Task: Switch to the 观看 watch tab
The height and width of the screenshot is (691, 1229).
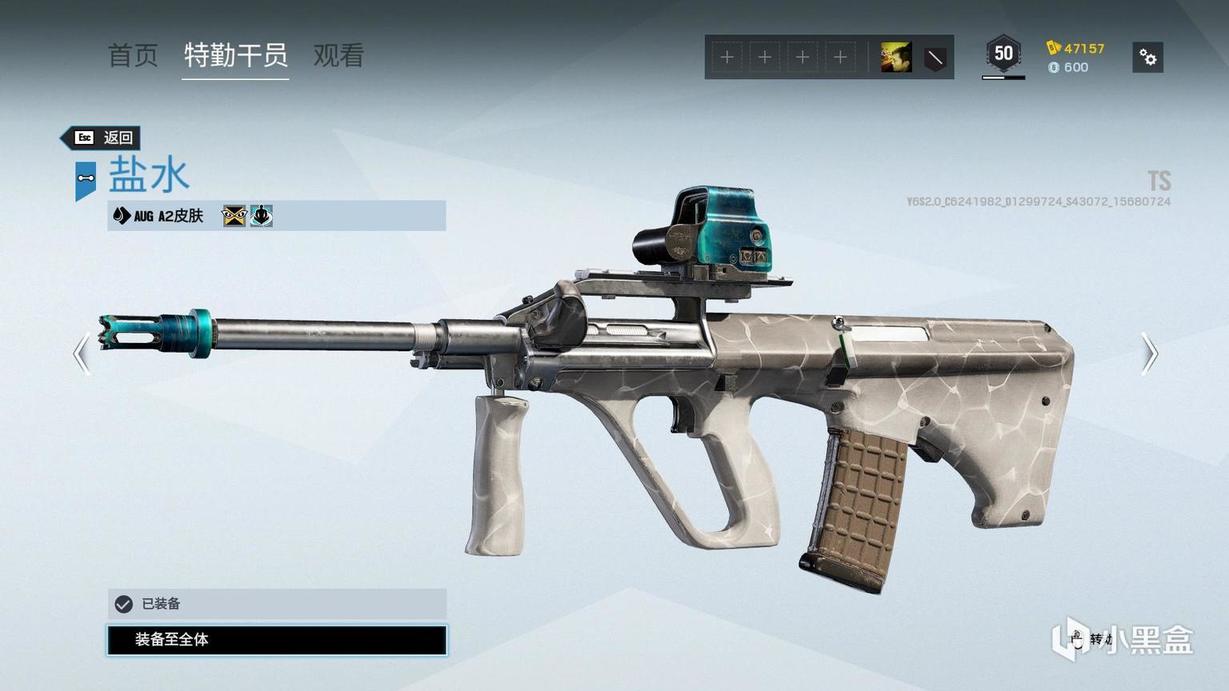Action: pyautogui.click(x=338, y=56)
